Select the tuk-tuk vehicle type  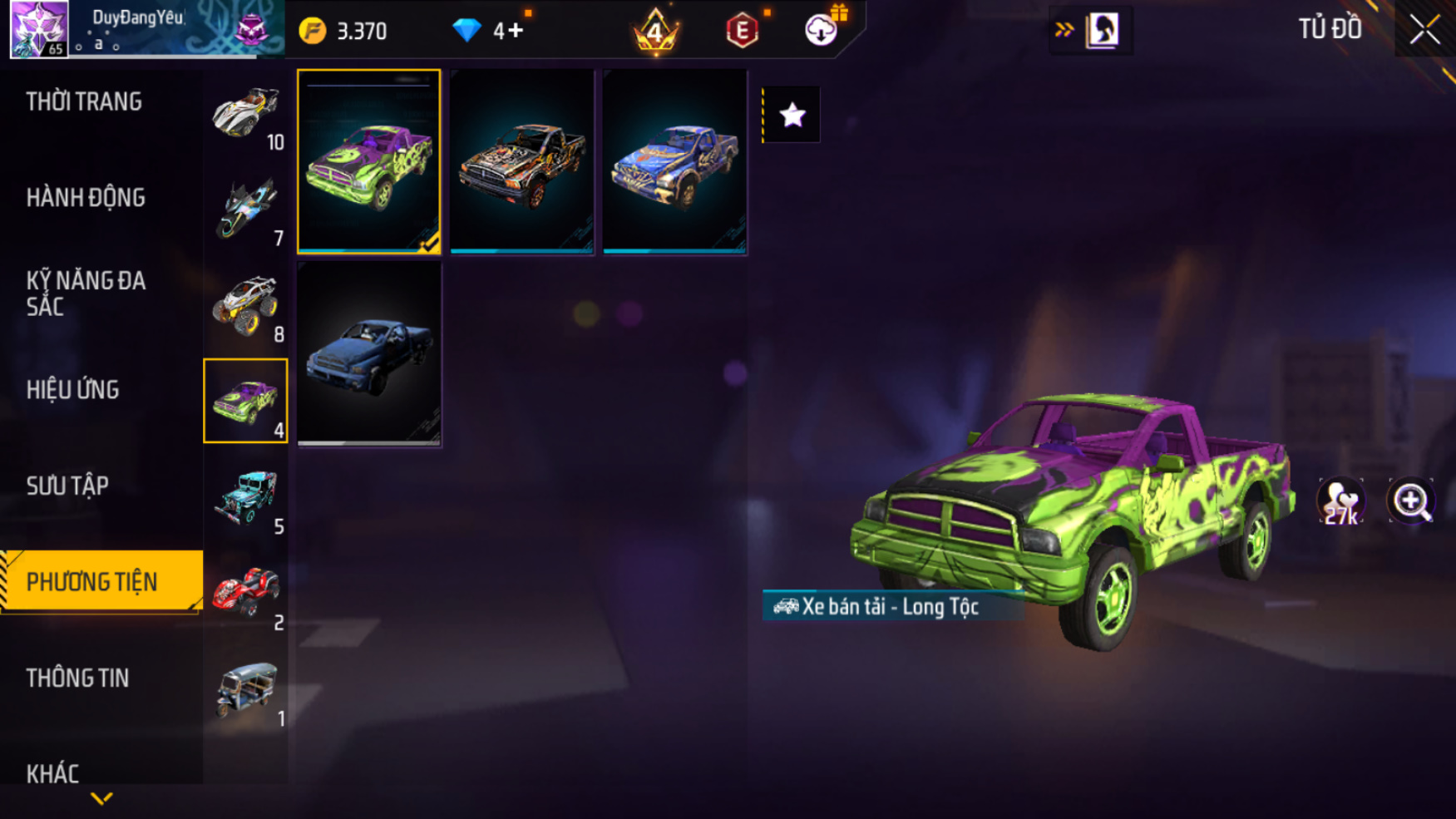pyautogui.click(x=245, y=689)
